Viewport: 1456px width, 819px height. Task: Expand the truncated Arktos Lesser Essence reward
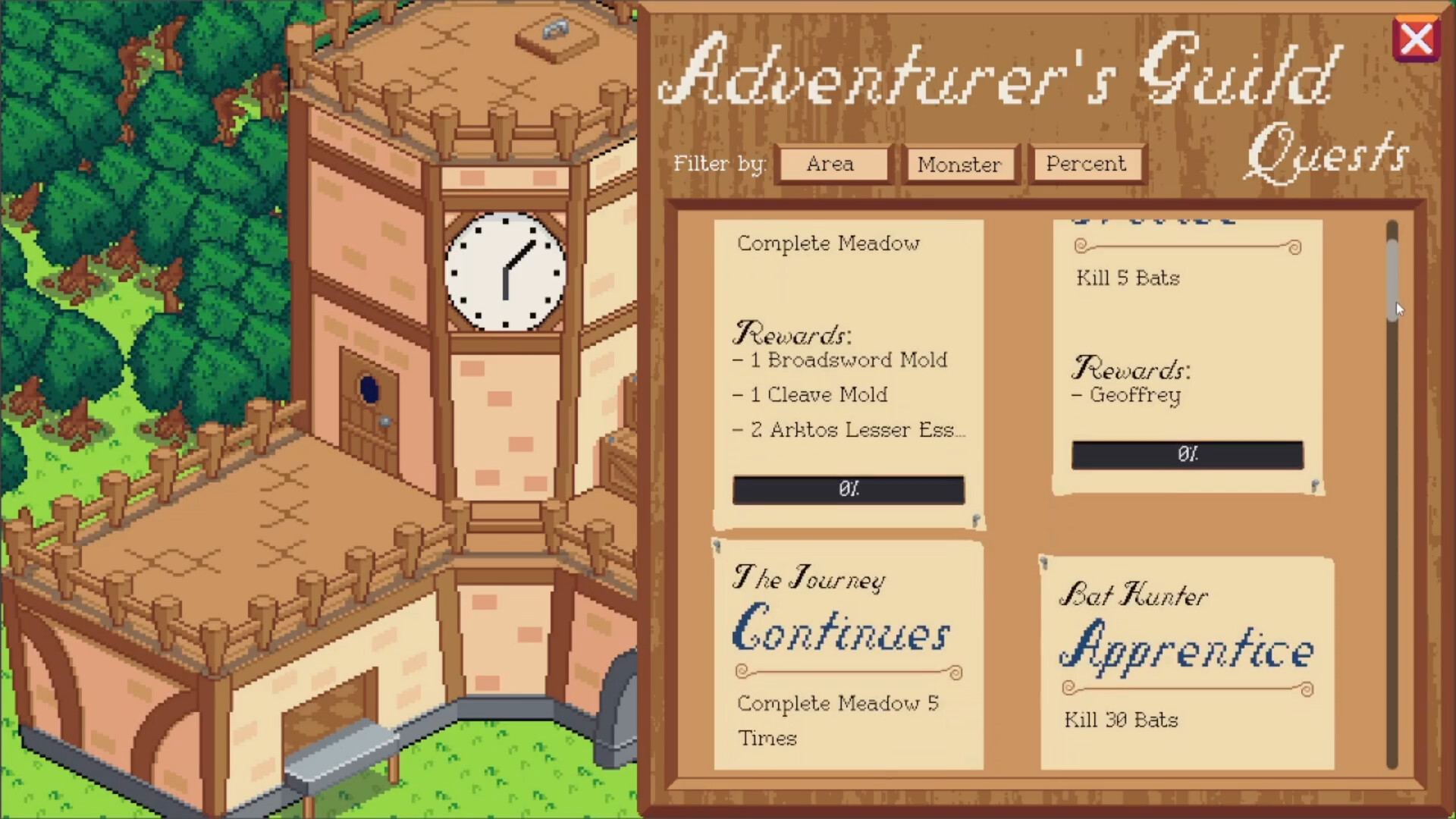pos(849,430)
